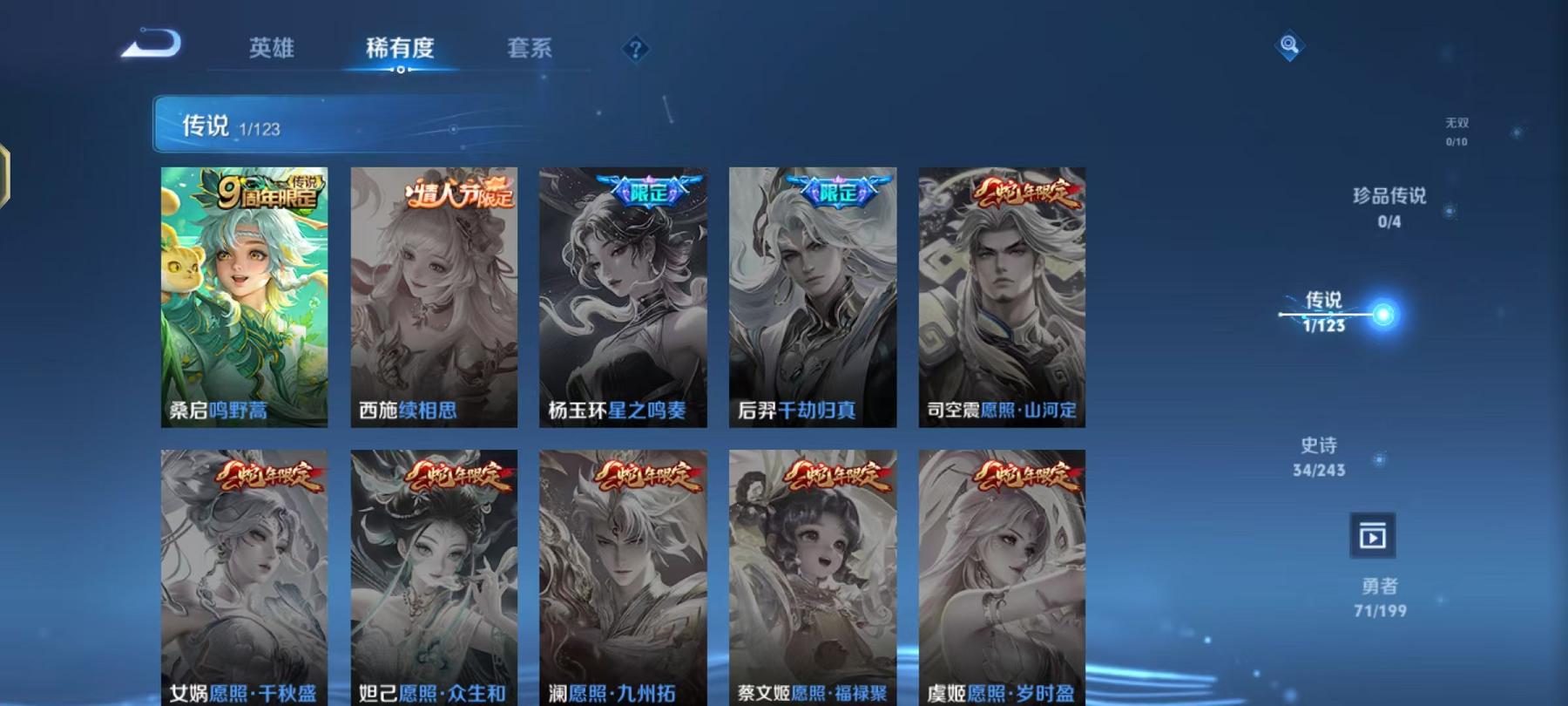The image size is (1568, 706).
Task: Open the 史诗 34/243 category
Action: pyautogui.click(x=1315, y=456)
